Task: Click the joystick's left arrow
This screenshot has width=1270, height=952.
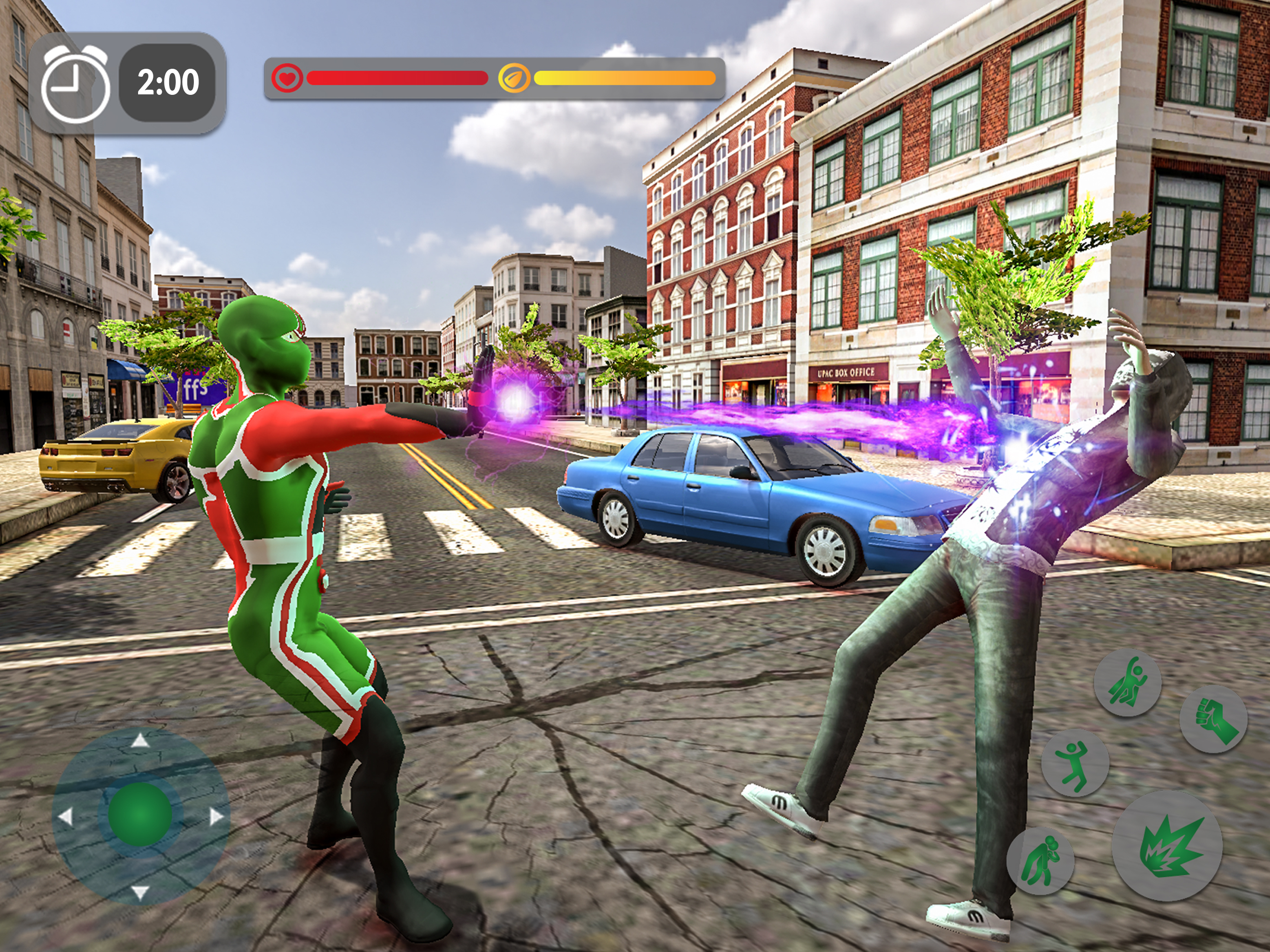Action: [x=66, y=816]
